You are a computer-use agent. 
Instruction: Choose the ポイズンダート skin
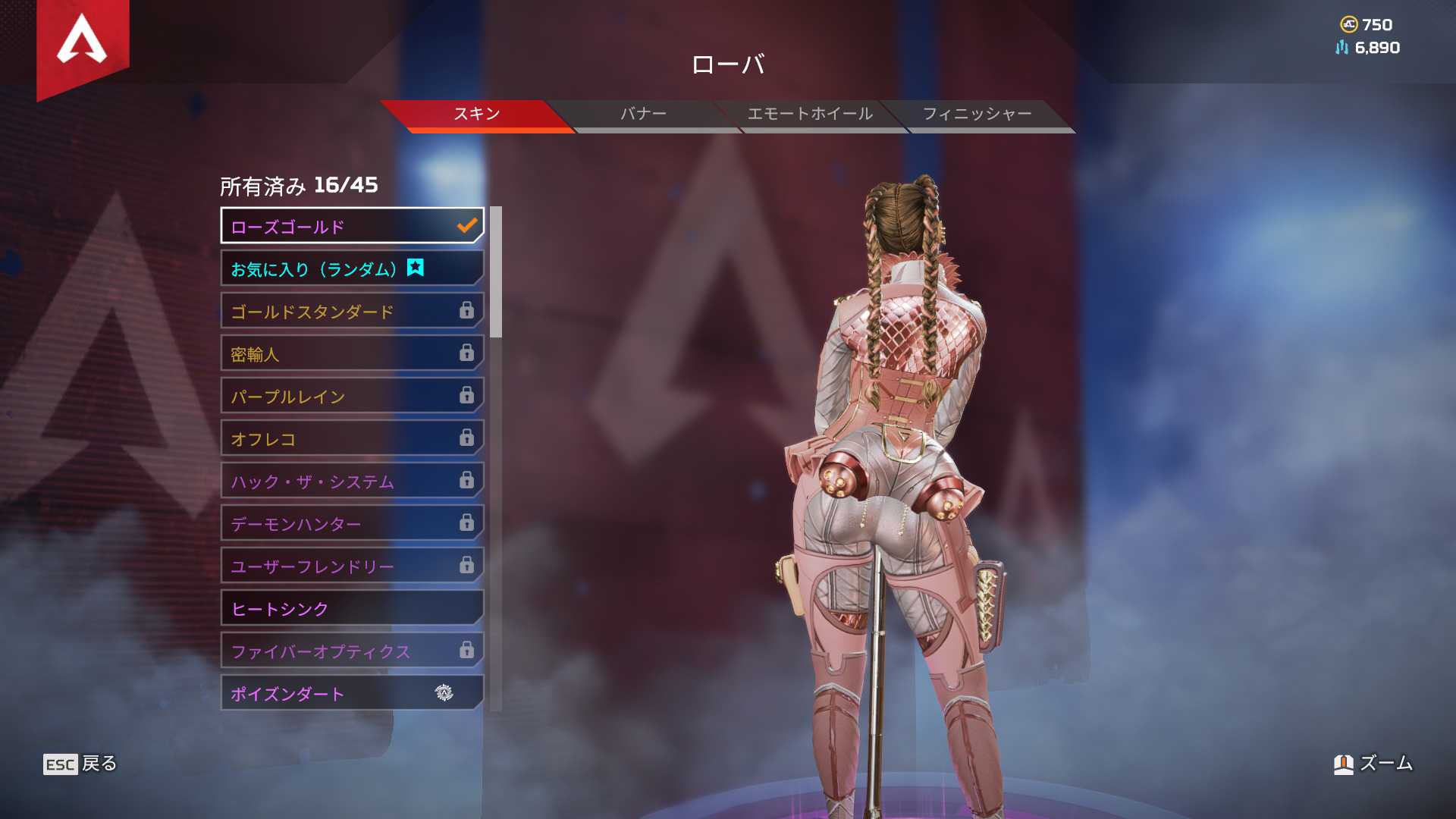point(352,693)
